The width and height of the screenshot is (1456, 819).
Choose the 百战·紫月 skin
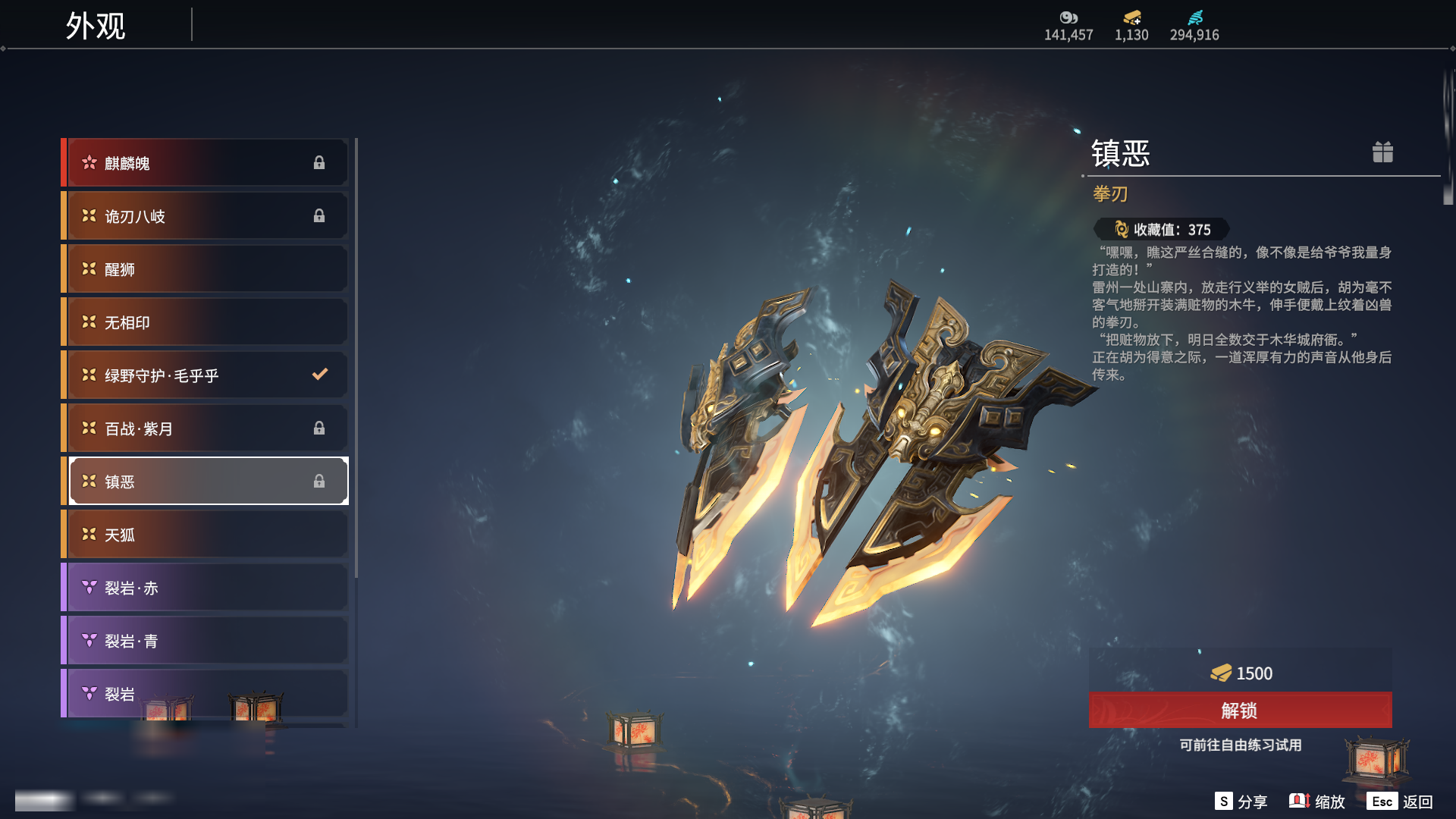point(206,428)
